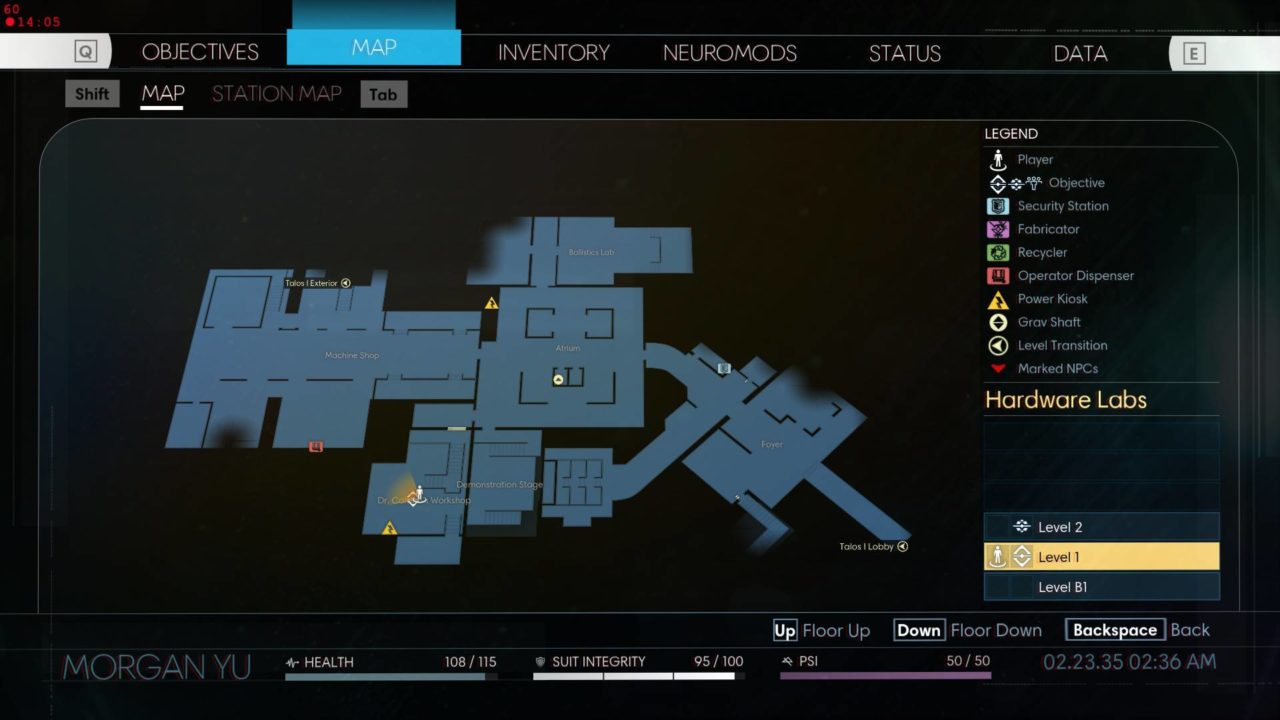Click the Power Kiosk warning icon near Dr. Calvino's Workshop
1280x720 pixels.
coord(390,525)
